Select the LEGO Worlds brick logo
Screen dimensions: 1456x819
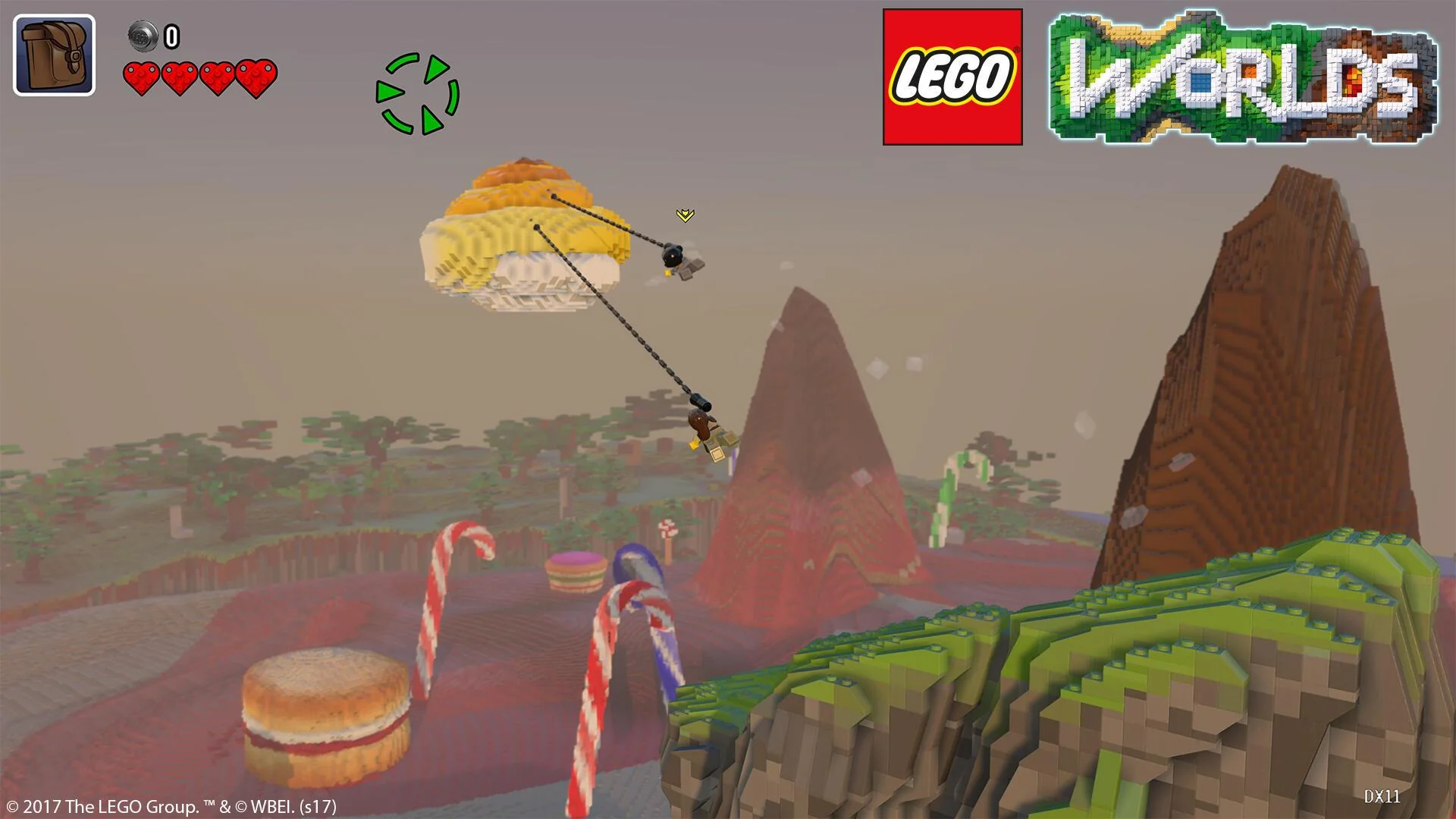click(1244, 76)
